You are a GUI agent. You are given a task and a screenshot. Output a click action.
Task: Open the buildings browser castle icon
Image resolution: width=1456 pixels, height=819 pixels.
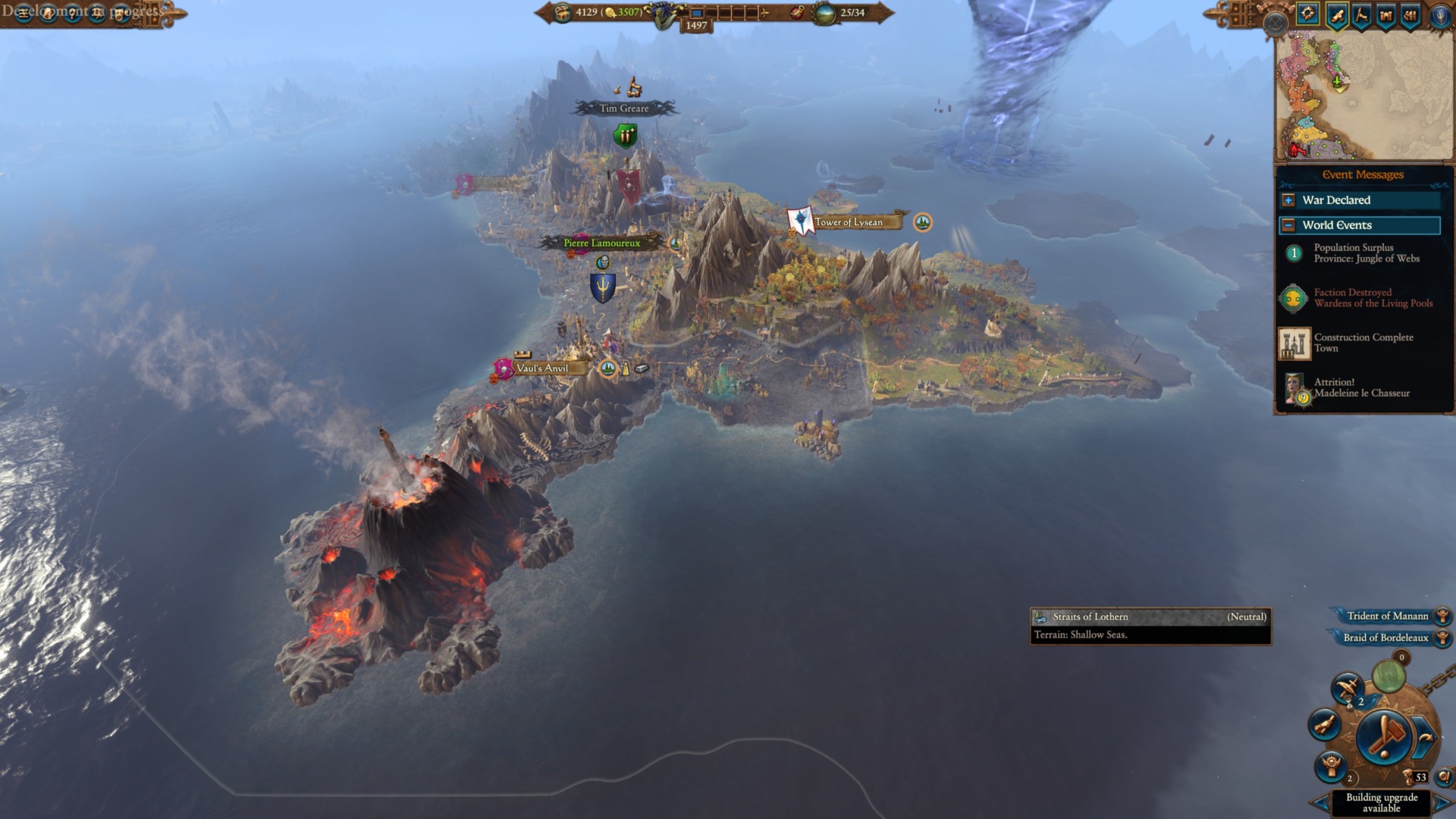coord(1386,15)
